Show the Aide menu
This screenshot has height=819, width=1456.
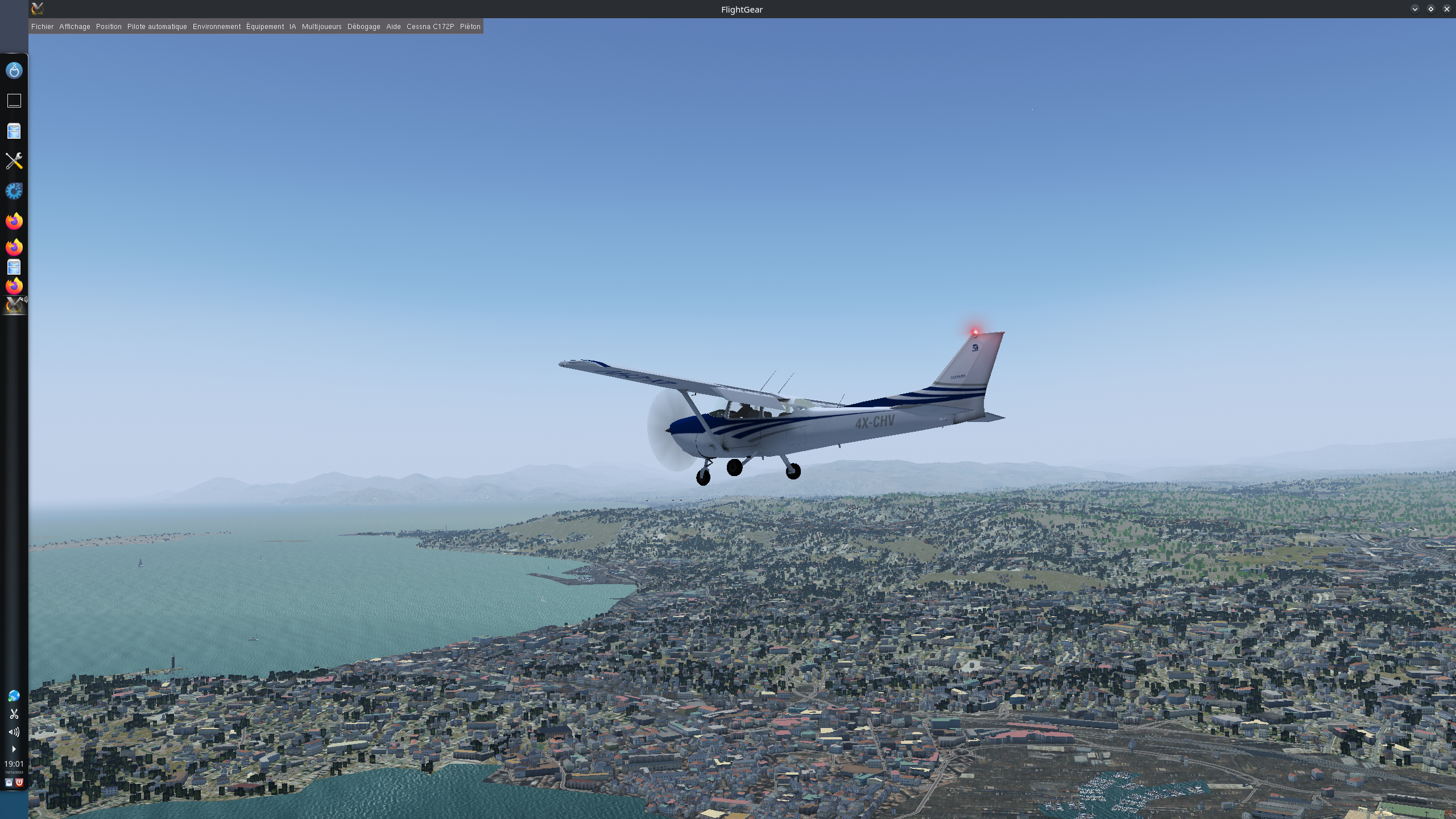tap(394, 27)
